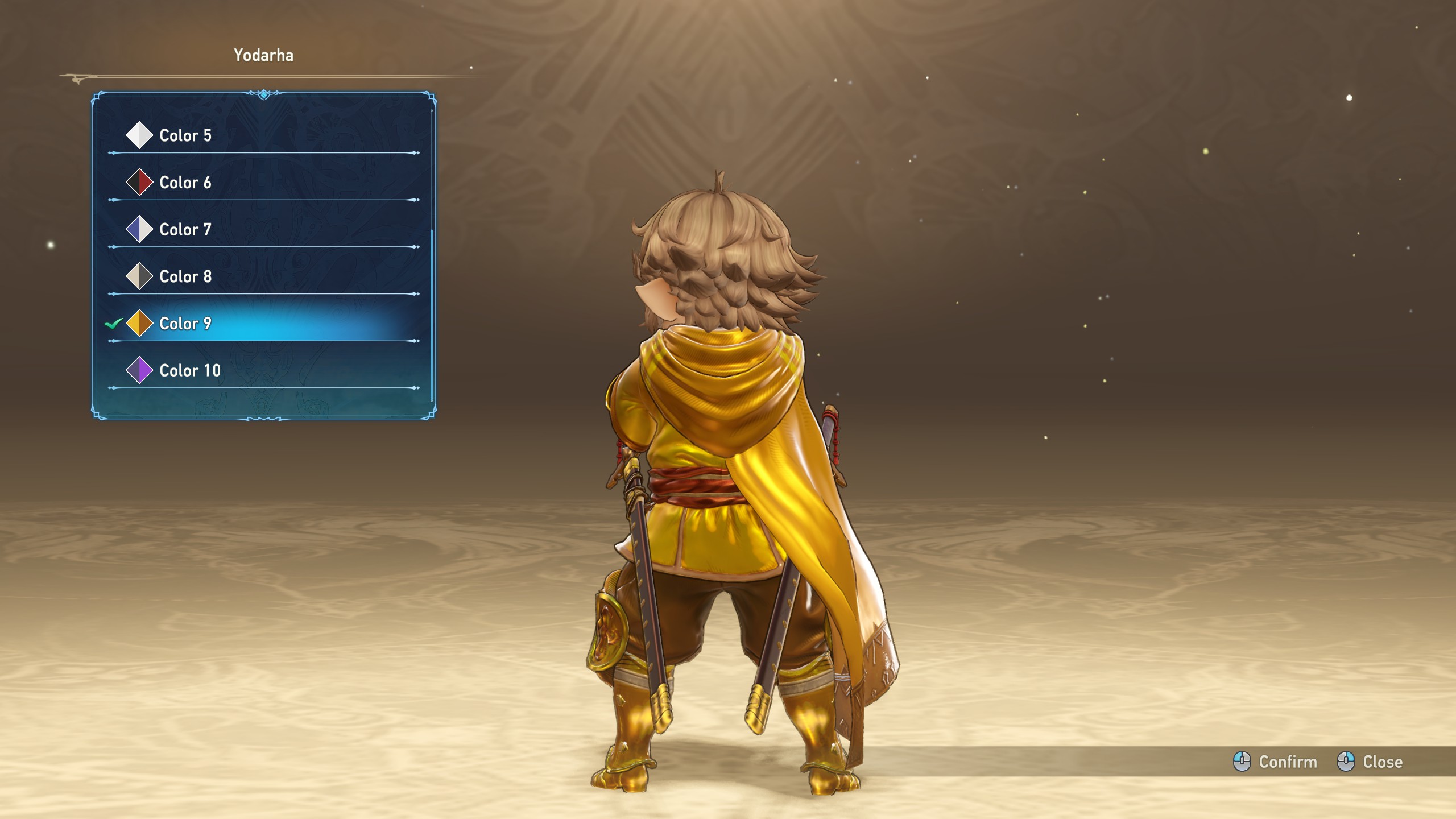Switch to Color 10 purple option
The image size is (1456, 819).
coord(189,371)
